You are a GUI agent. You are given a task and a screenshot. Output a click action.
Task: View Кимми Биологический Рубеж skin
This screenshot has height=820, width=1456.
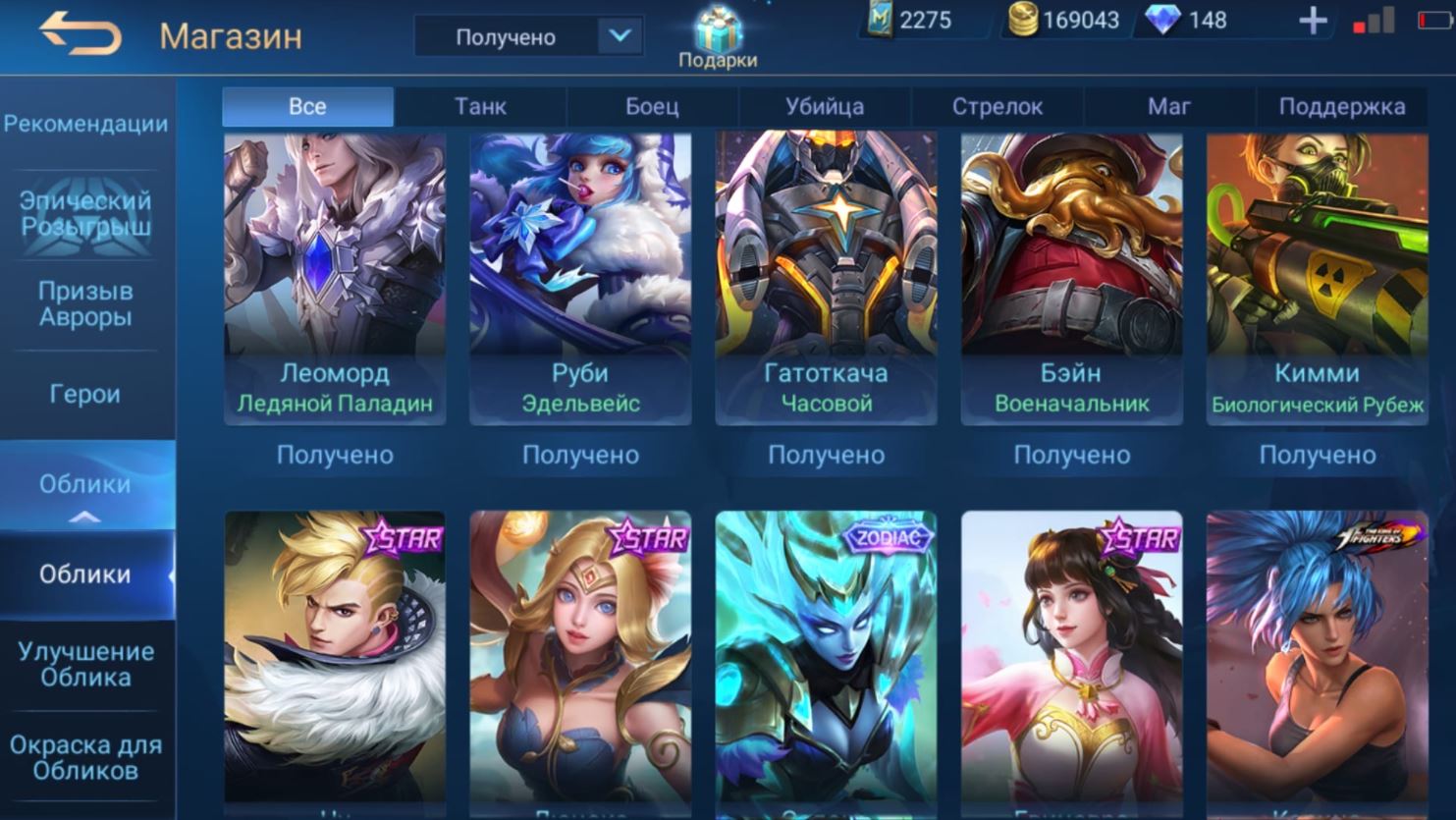1317,278
